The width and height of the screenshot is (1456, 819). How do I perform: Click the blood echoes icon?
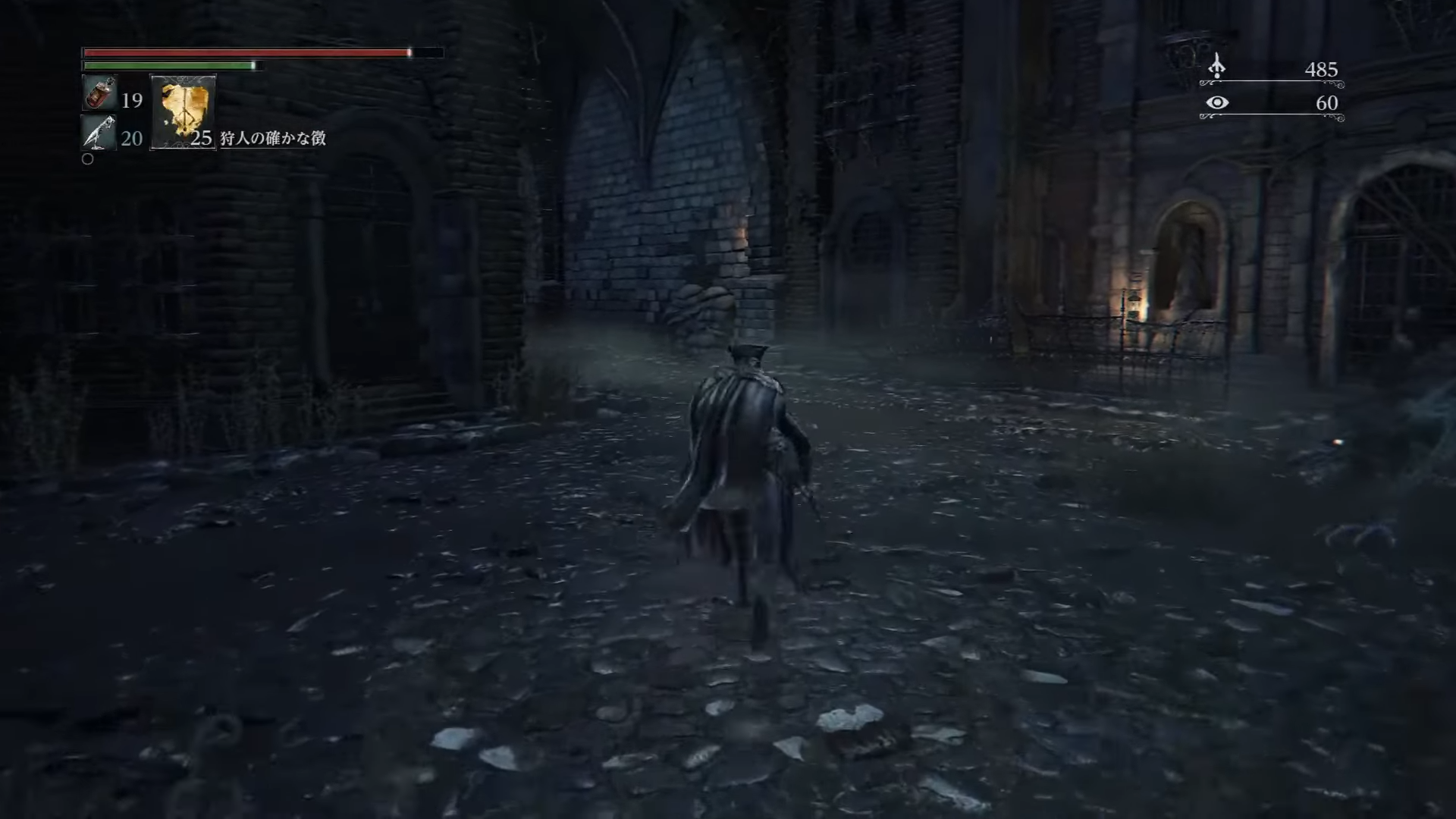1216,67
